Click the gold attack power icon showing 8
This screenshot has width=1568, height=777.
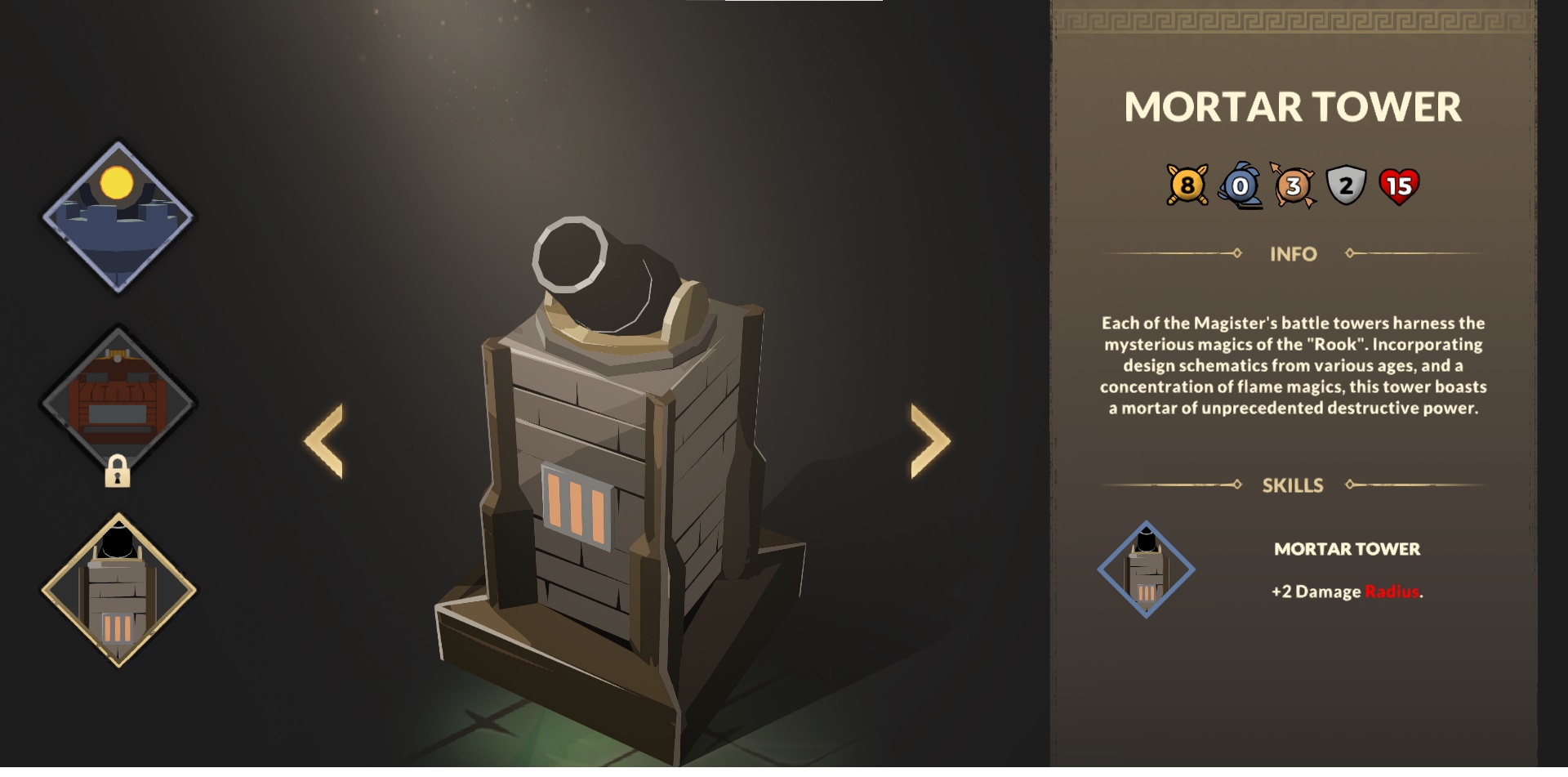tap(1186, 186)
